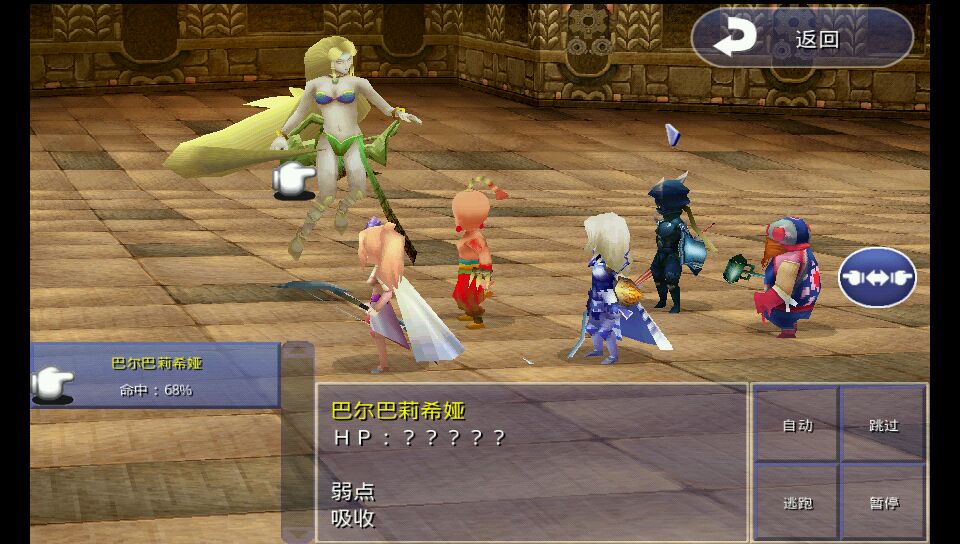Toggle the blue target-switch hands button
The height and width of the screenshot is (544, 960).
click(x=877, y=277)
